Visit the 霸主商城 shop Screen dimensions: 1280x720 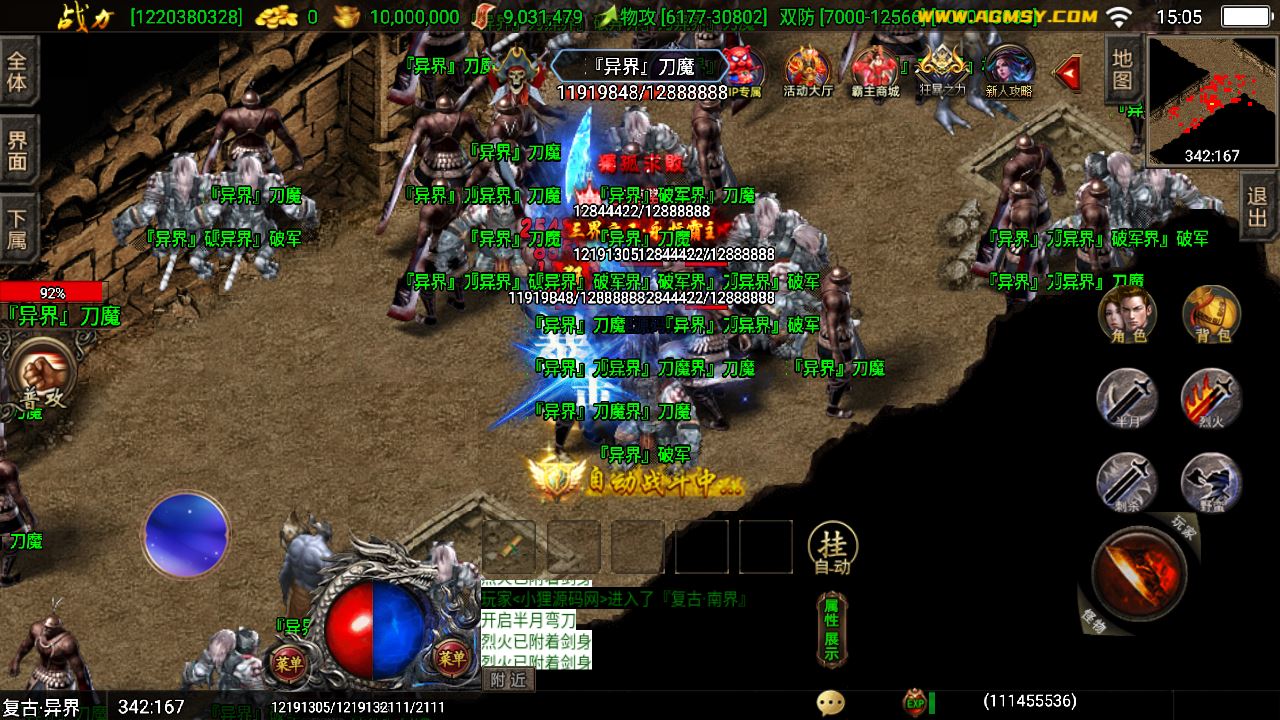pos(875,71)
